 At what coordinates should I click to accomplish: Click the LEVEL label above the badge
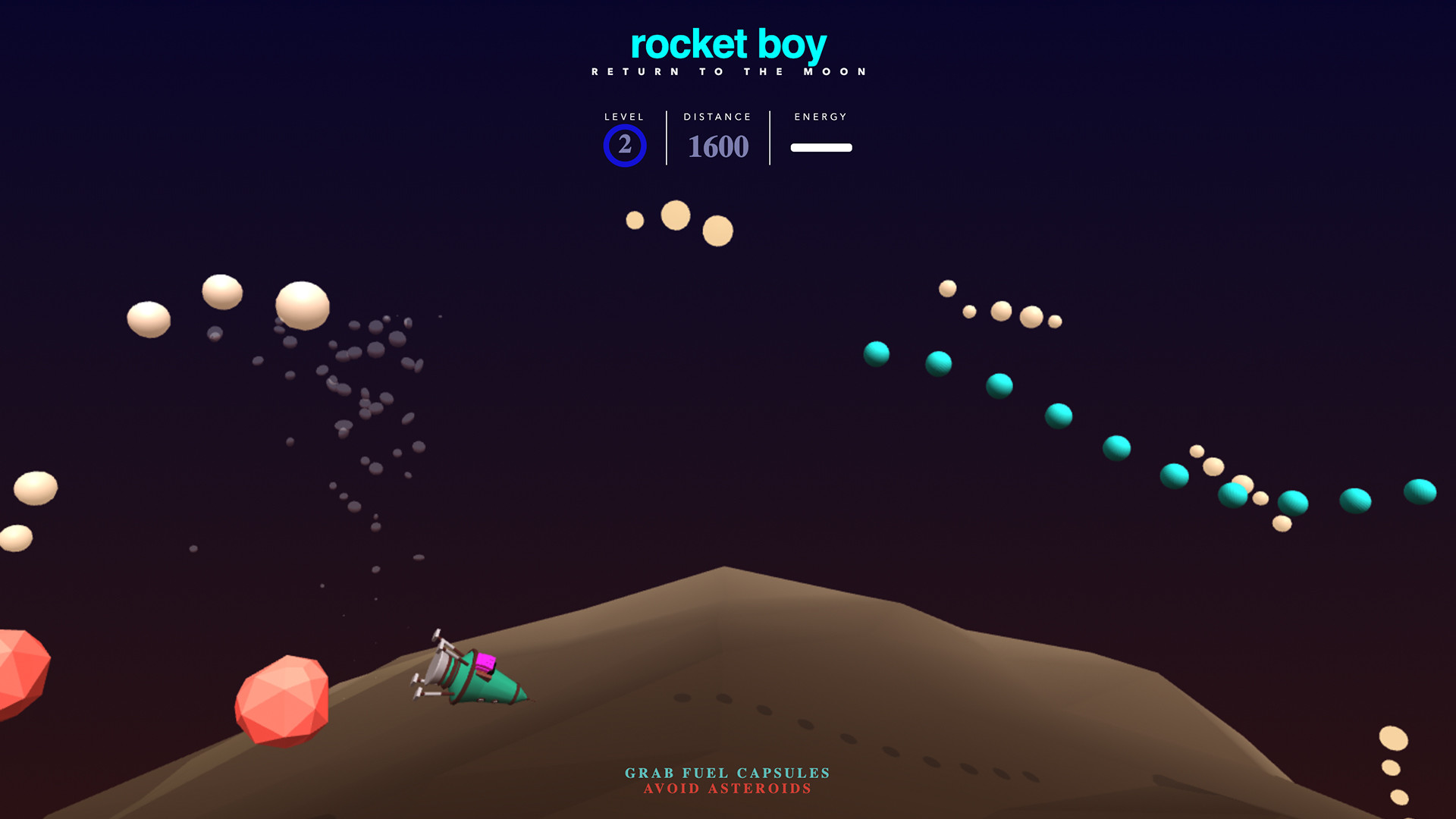click(623, 117)
